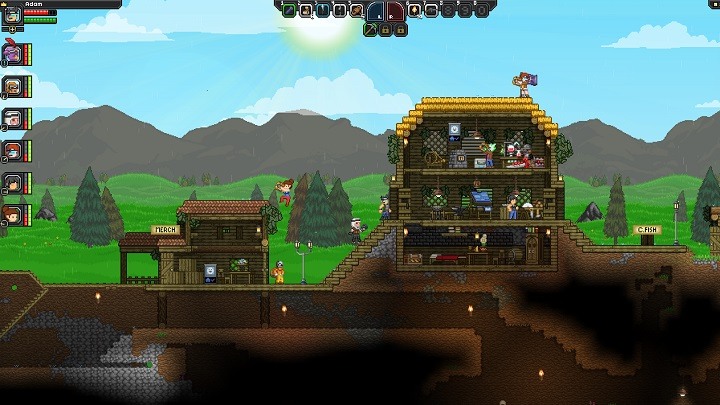720x405 pixels.
Task: Select the white-helmeted crew member portrait
Action: click(12, 119)
